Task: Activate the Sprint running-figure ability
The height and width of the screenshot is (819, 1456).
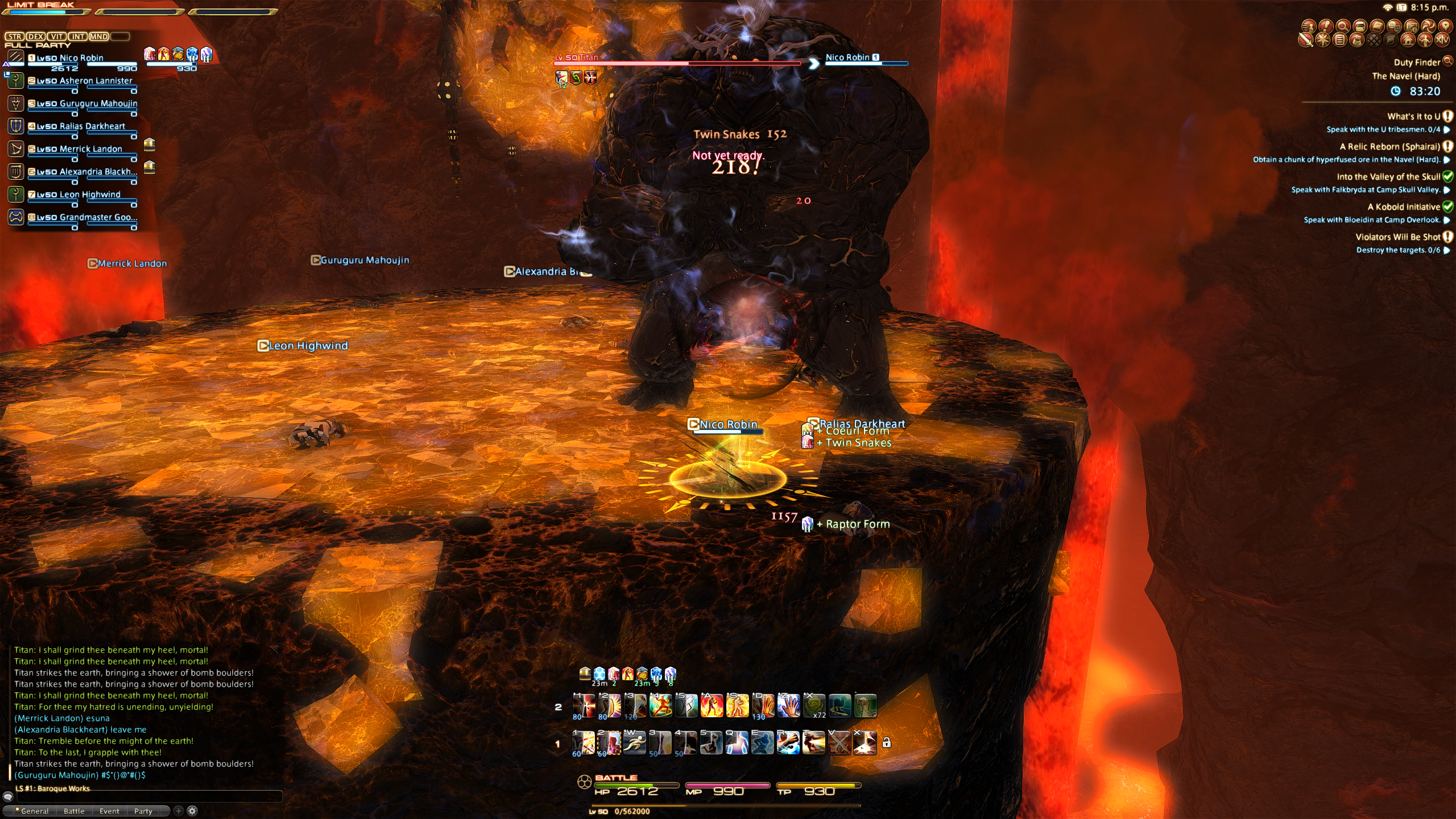Action: tap(634, 742)
